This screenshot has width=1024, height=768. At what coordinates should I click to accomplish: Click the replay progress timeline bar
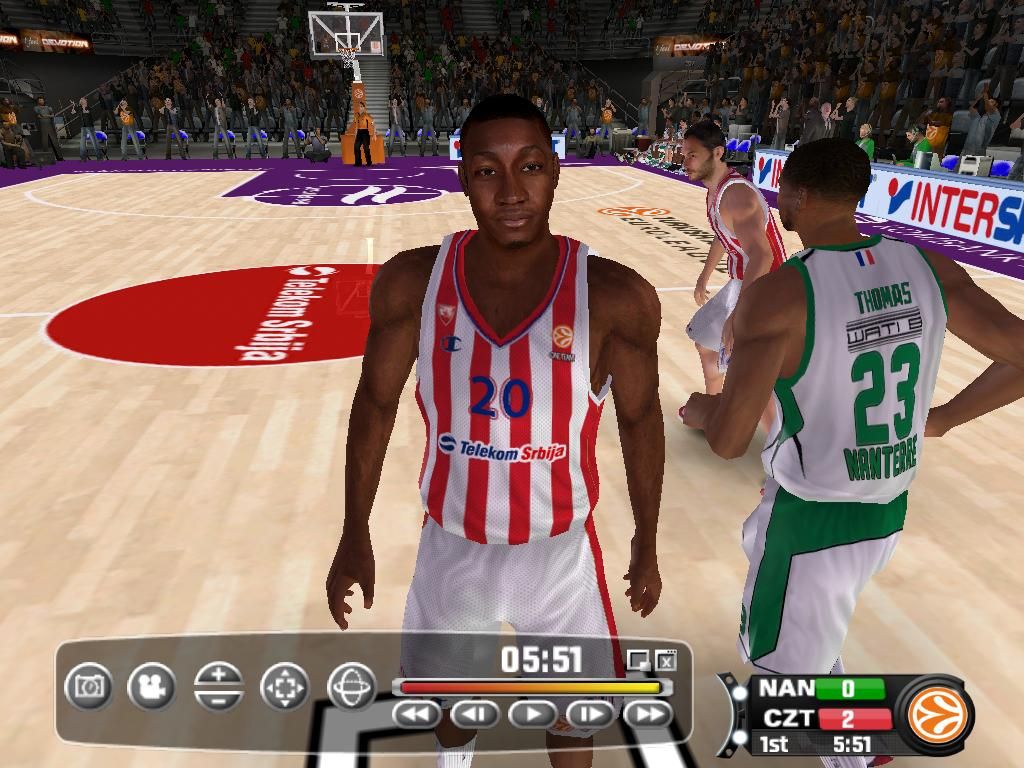531,688
